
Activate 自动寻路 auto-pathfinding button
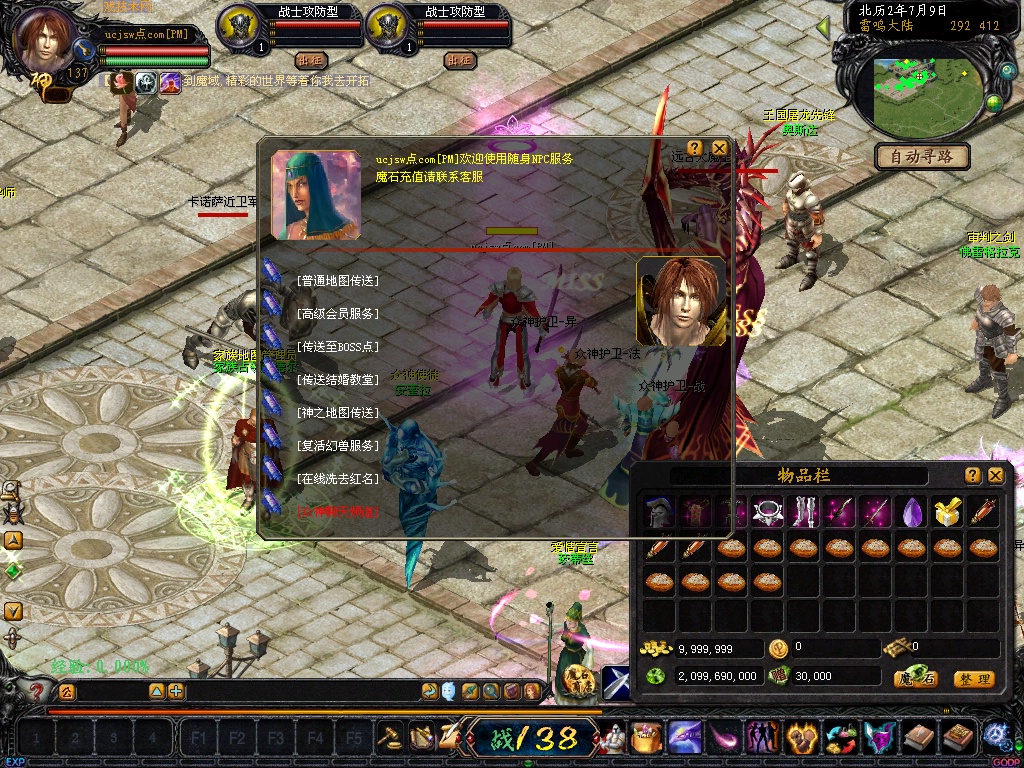pos(921,156)
